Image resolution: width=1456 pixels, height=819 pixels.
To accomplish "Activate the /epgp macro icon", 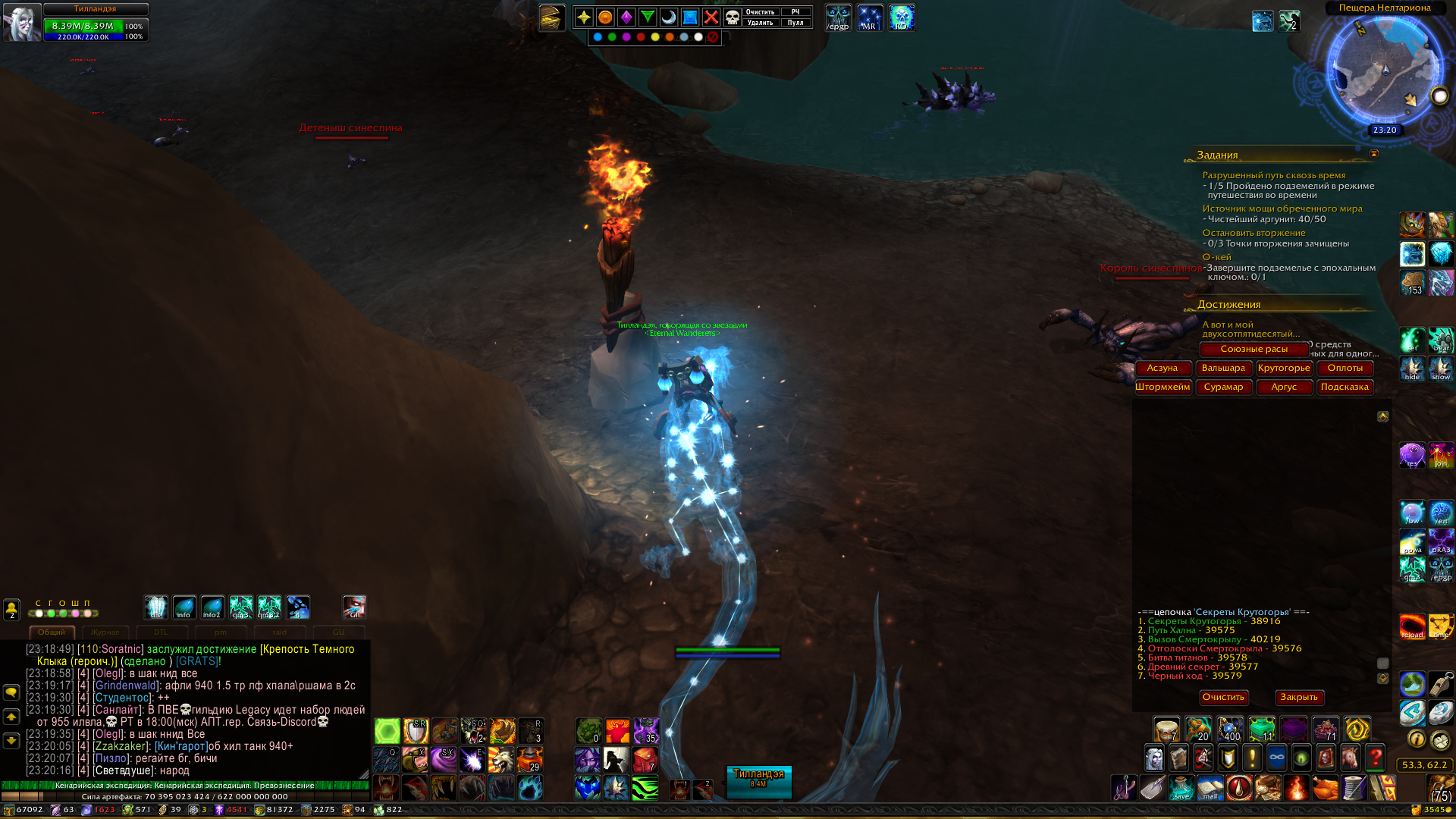I will pyautogui.click(x=838, y=18).
